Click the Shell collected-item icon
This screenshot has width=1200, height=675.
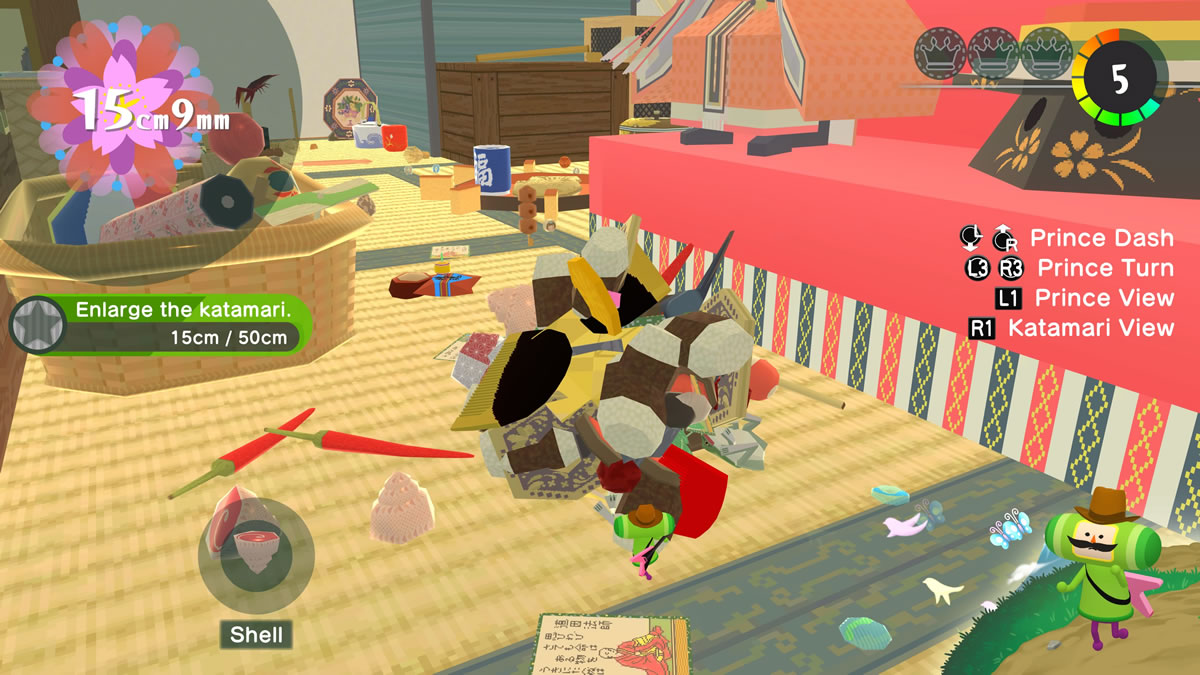(256, 555)
